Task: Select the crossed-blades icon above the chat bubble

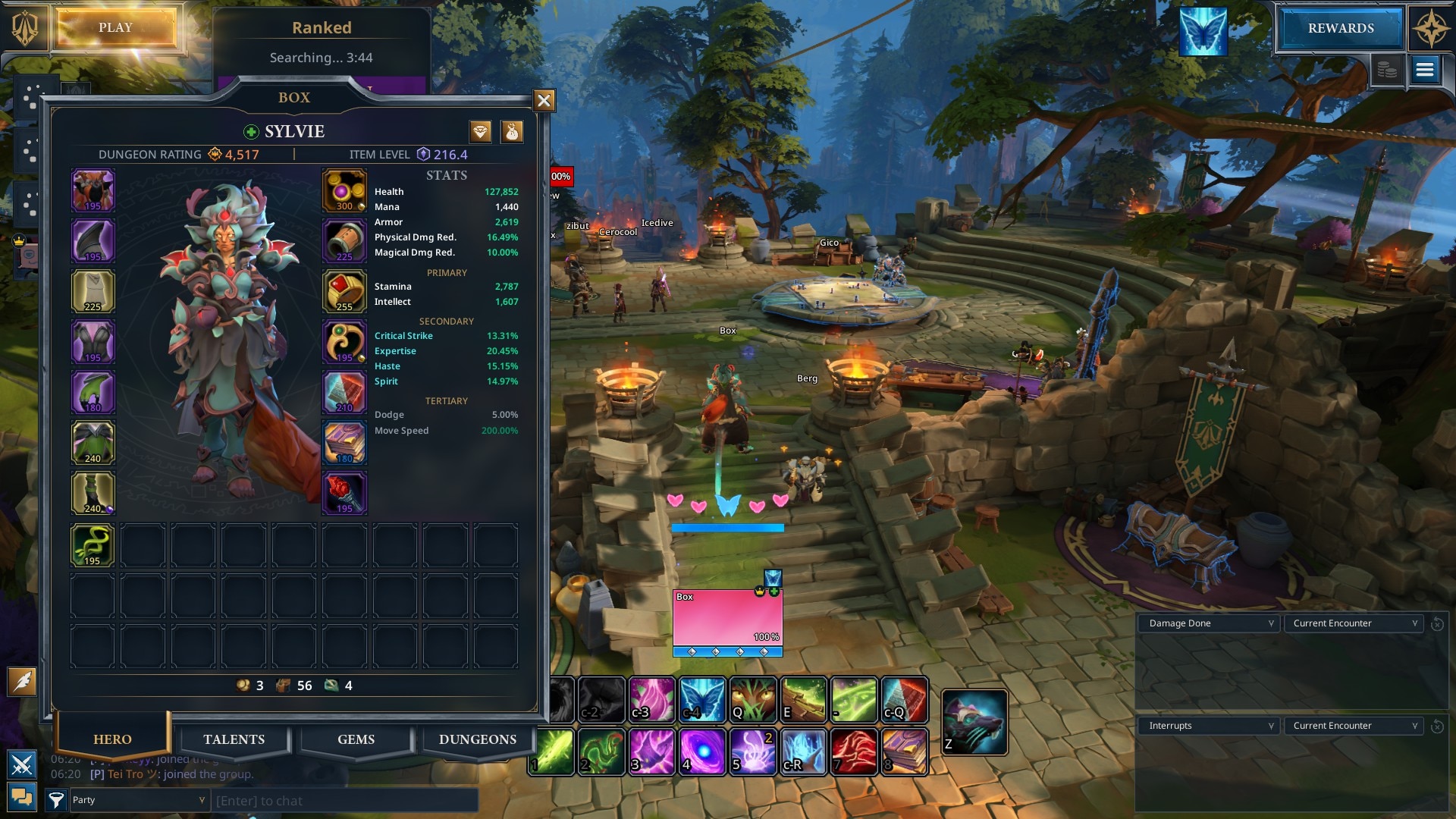Action: click(x=23, y=764)
